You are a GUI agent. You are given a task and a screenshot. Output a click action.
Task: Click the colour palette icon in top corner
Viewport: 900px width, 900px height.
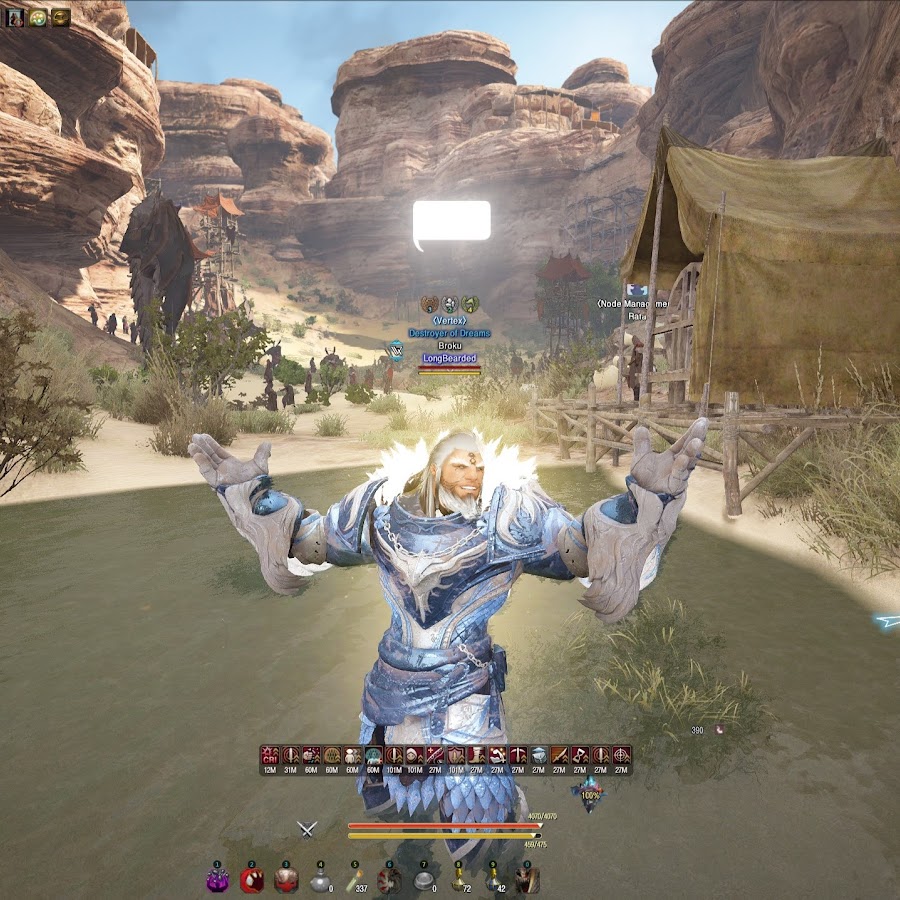pos(38,17)
